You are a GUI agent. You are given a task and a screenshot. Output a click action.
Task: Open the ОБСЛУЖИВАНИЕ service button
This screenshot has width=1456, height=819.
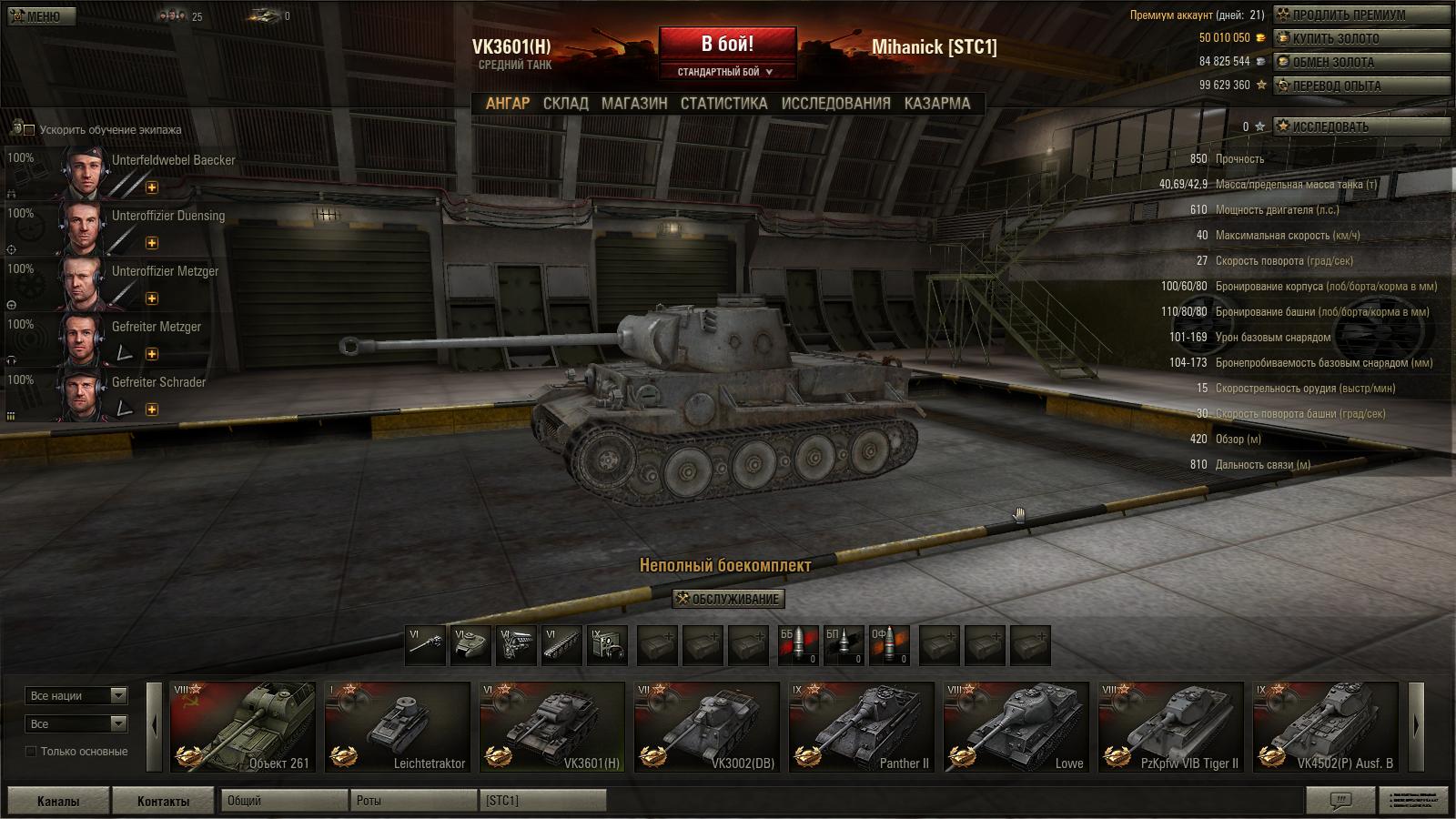pyautogui.click(x=728, y=599)
